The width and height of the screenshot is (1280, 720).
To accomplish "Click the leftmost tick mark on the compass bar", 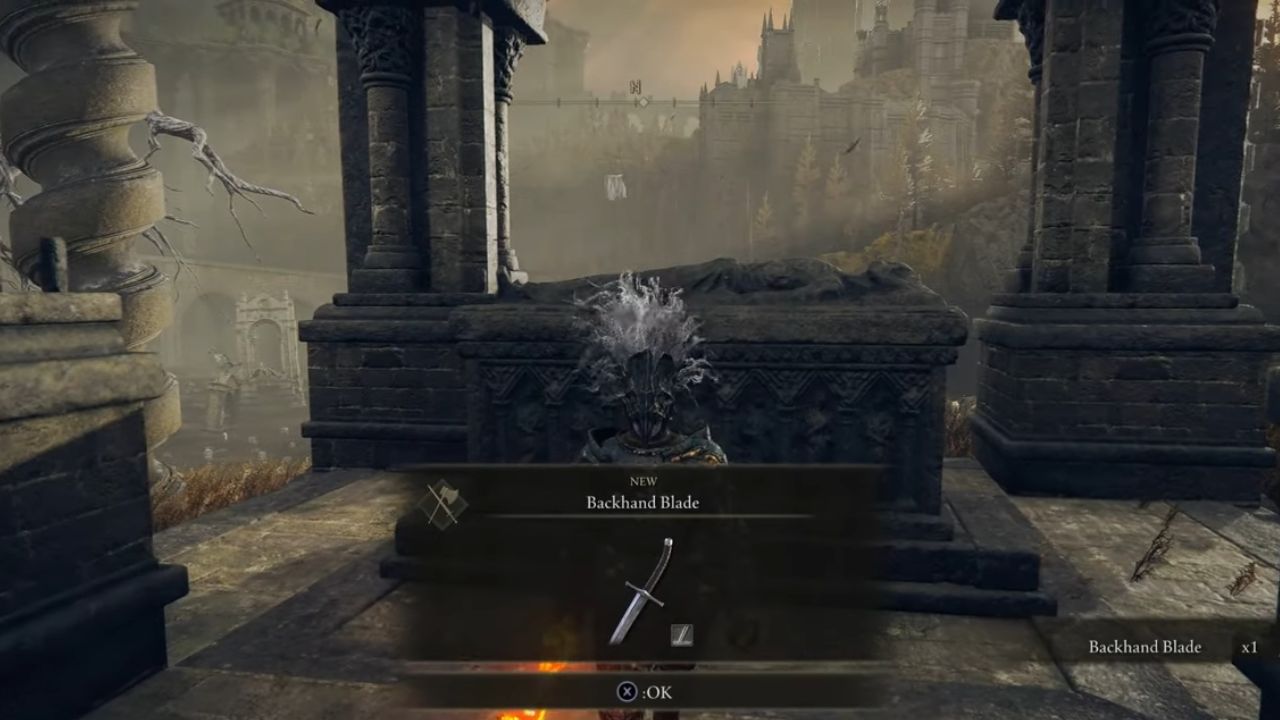I will coord(559,101).
